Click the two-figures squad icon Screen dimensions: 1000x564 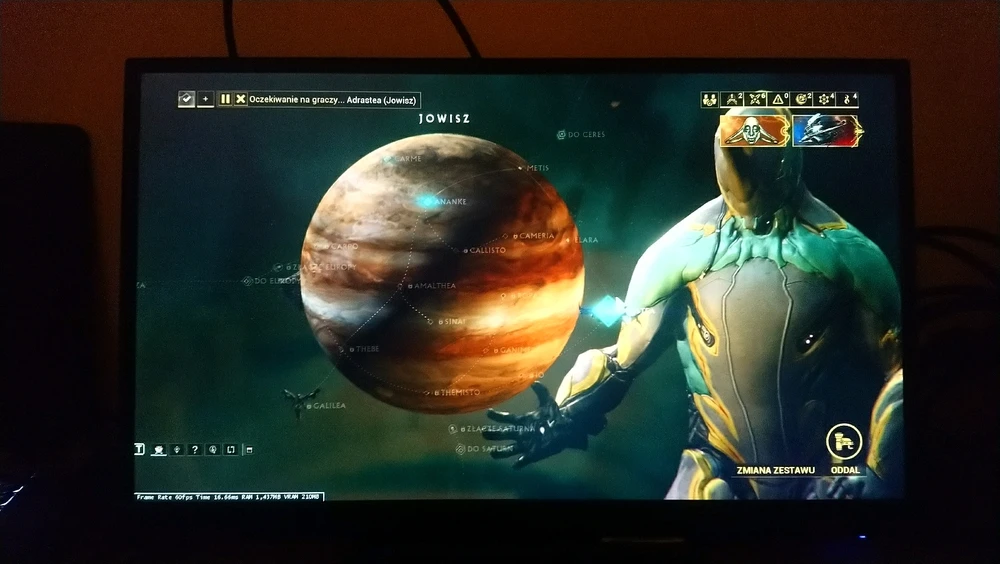coord(709,99)
